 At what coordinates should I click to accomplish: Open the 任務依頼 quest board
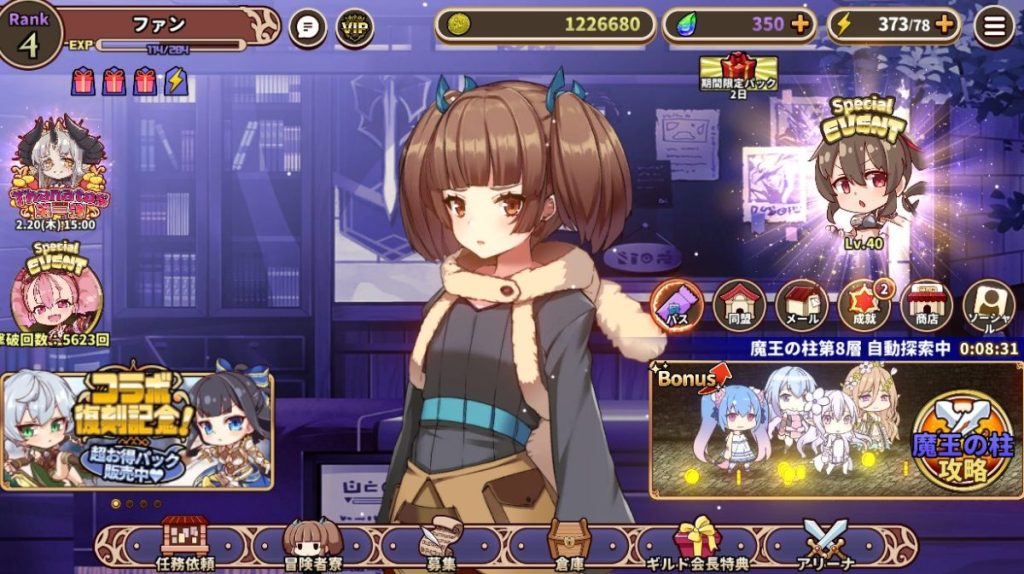click(185, 543)
